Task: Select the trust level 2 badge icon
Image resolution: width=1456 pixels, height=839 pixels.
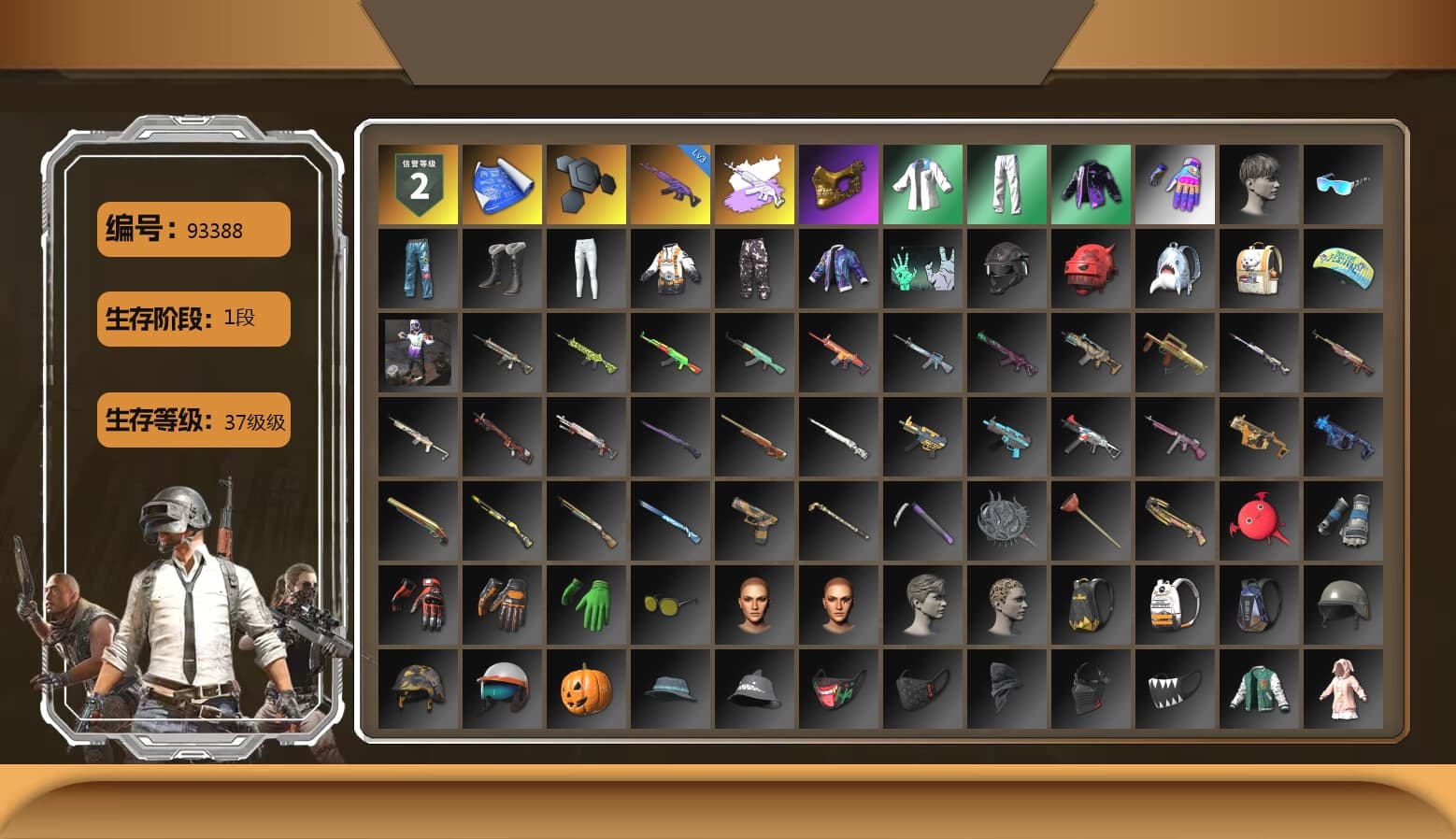Action: pos(418,182)
